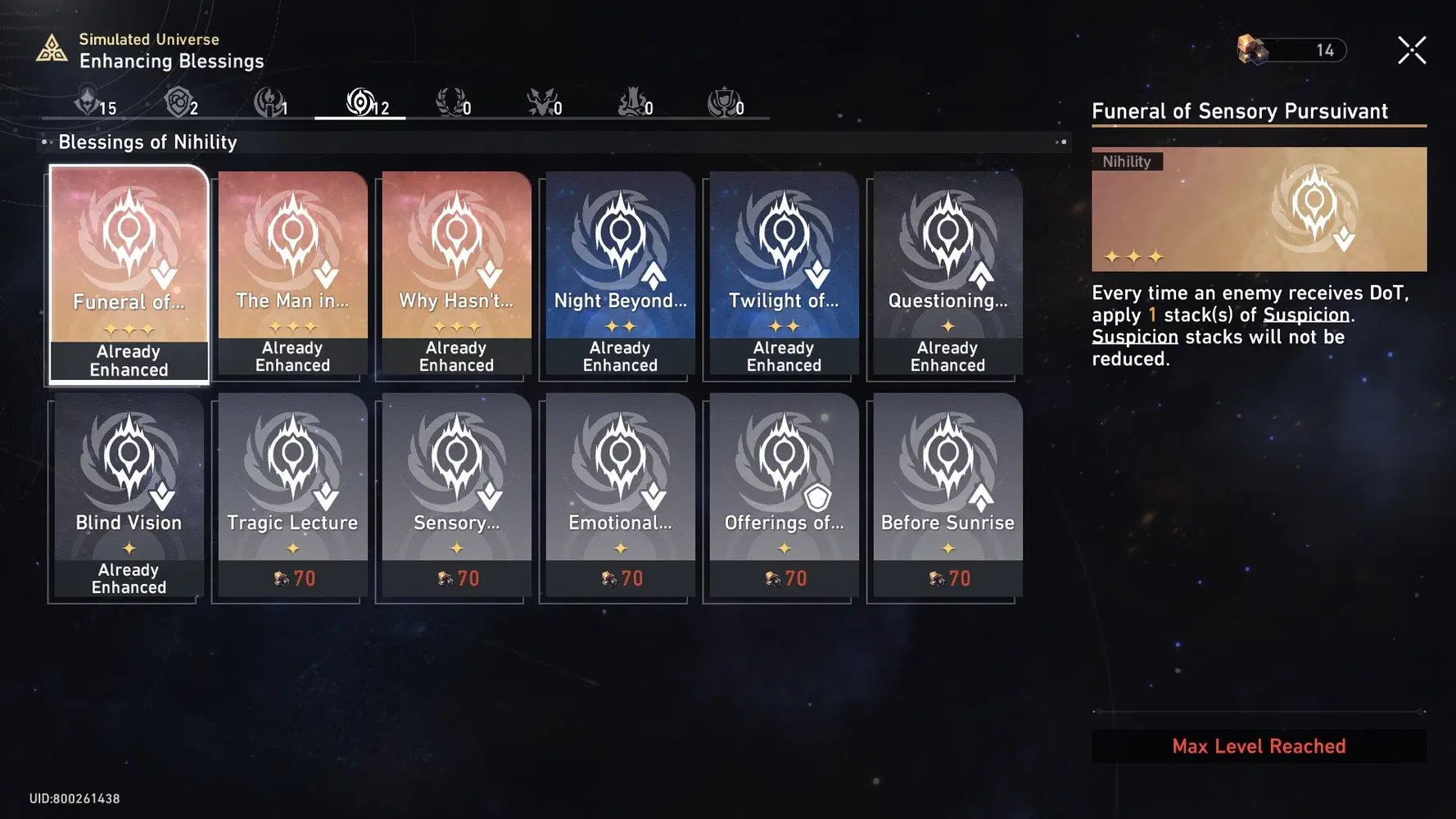This screenshot has height=819, width=1456.
Task: Switch to the Preservation path tab showing 2
Action: [x=179, y=102]
